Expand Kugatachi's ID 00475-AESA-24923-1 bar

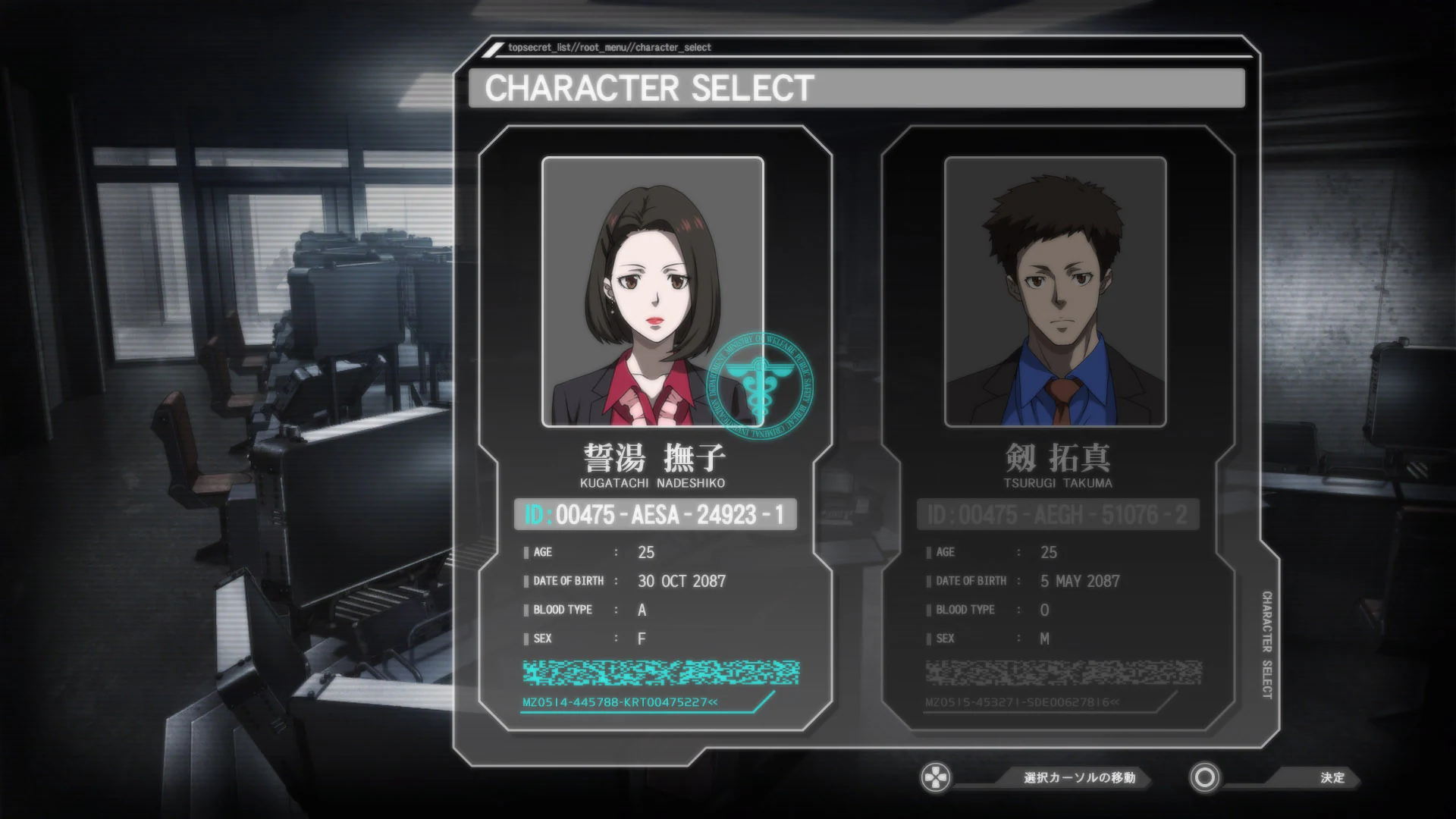[656, 514]
